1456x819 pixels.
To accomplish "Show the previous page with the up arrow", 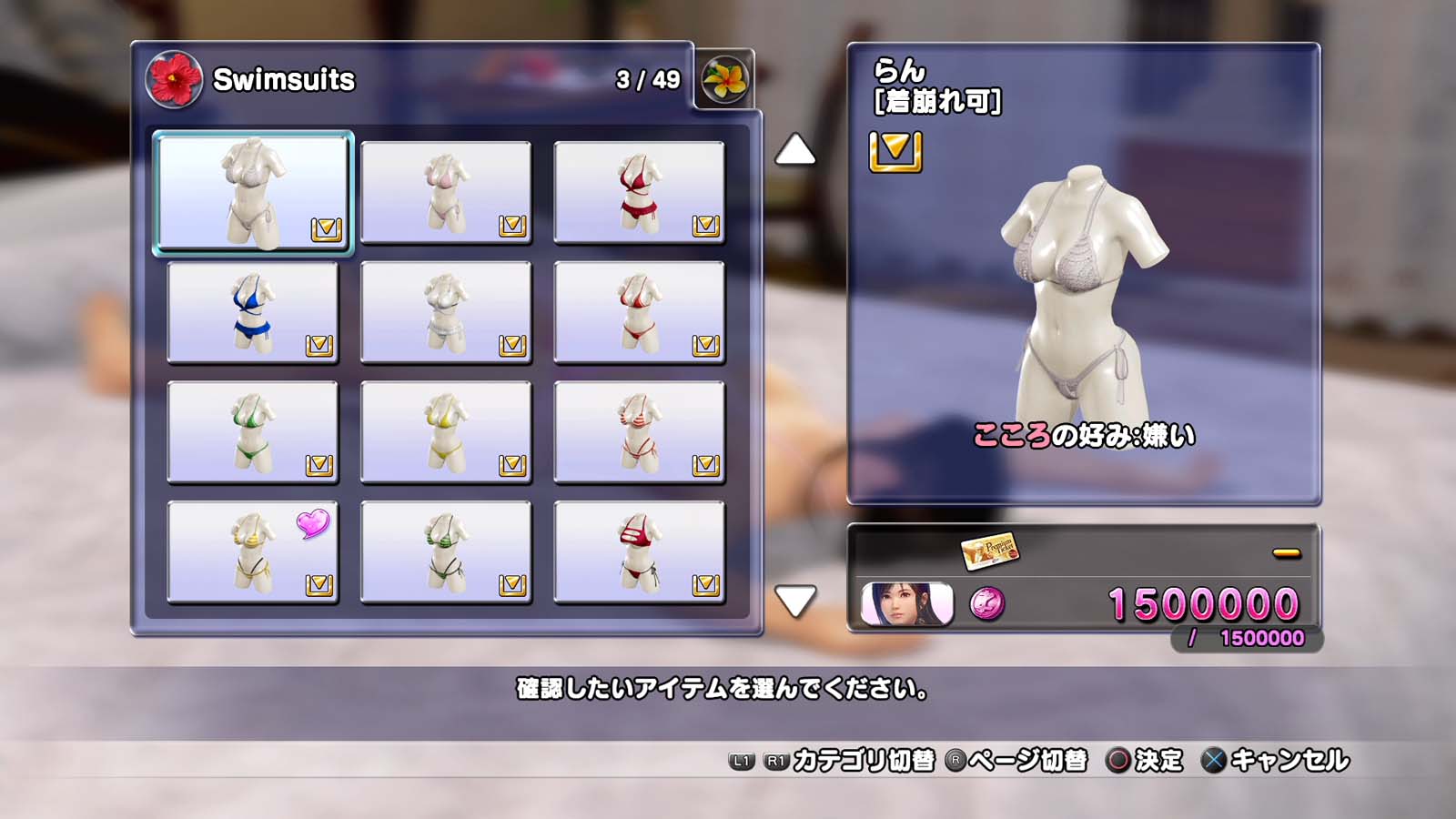I will [x=794, y=150].
